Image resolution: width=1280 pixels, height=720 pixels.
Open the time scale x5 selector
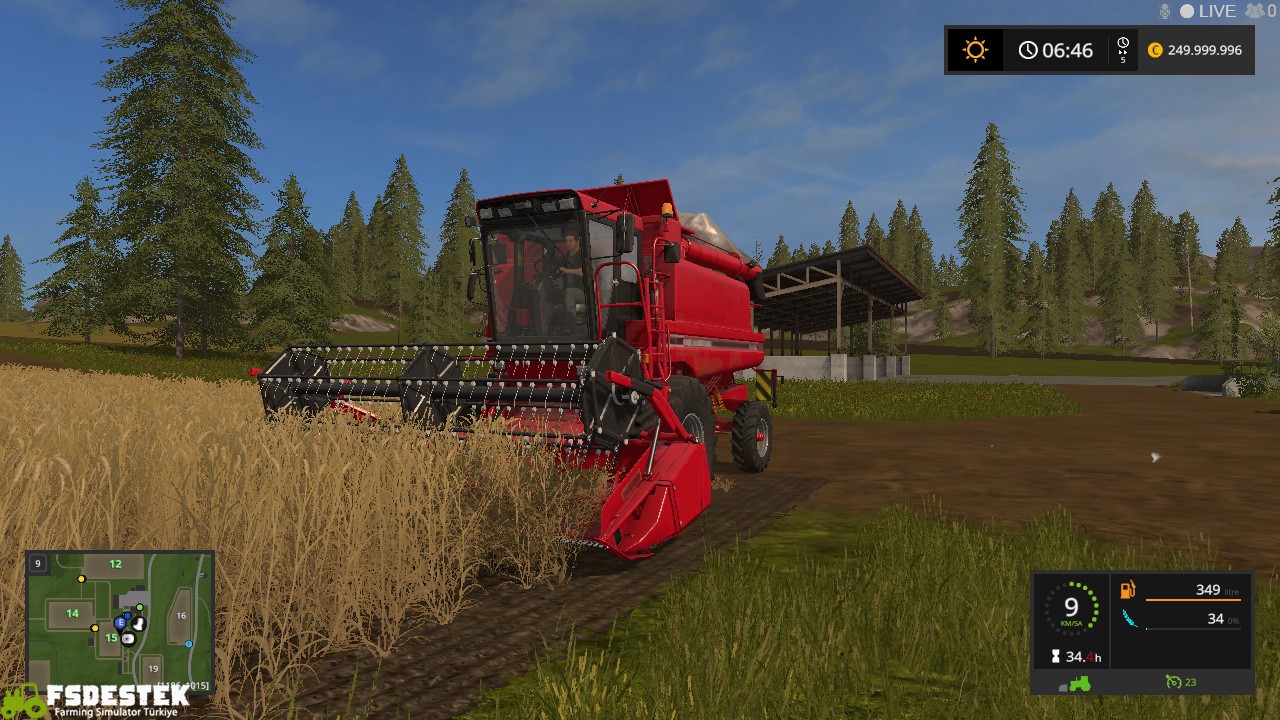(1123, 50)
